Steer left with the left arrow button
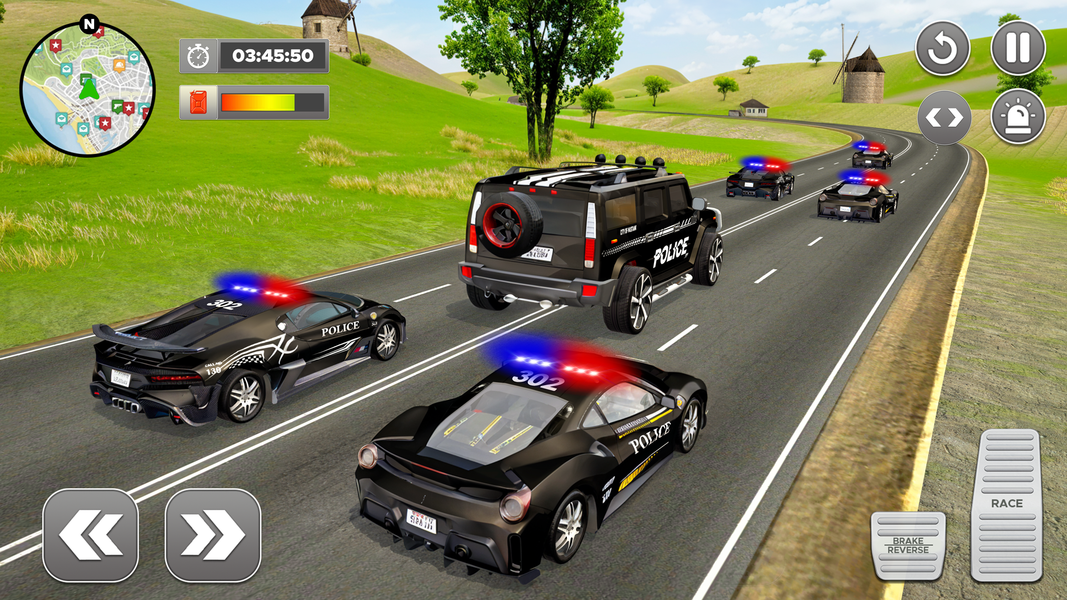Image resolution: width=1067 pixels, height=600 pixels. pyautogui.click(x=91, y=535)
